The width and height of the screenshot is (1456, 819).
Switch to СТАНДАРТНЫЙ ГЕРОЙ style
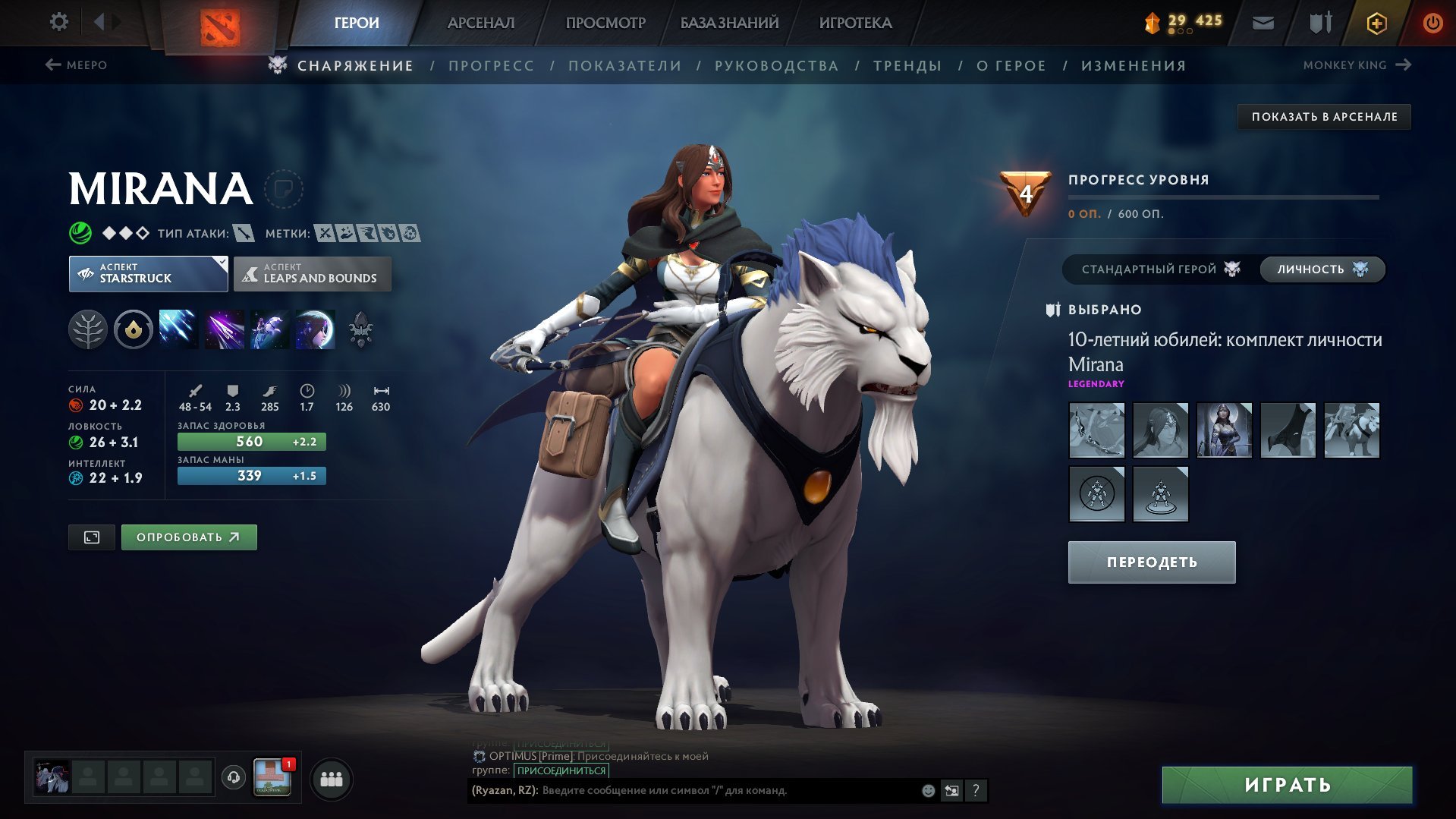[x=1159, y=269]
